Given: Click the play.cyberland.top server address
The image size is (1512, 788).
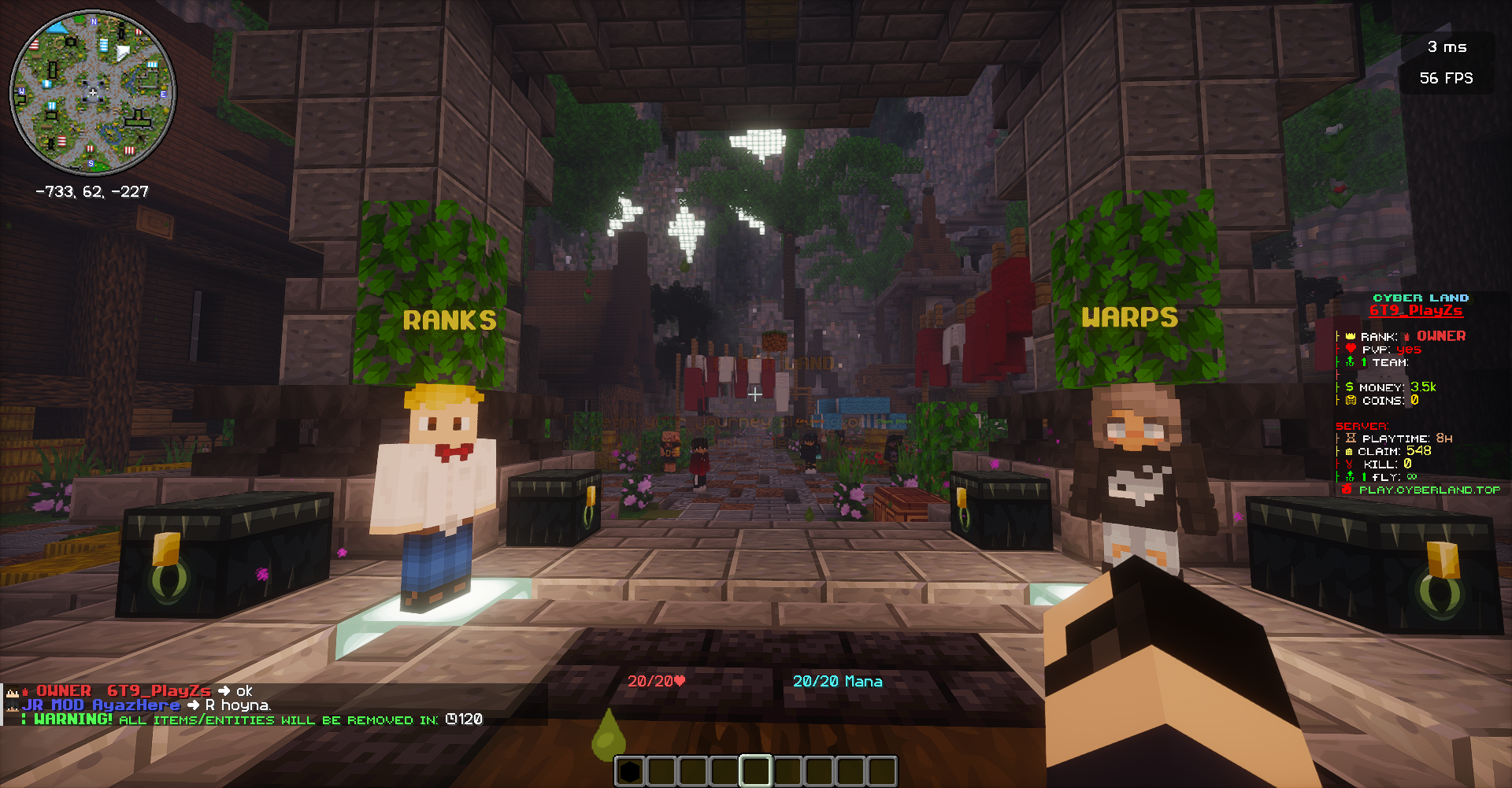Looking at the screenshot, I should [x=1429, y=490].
